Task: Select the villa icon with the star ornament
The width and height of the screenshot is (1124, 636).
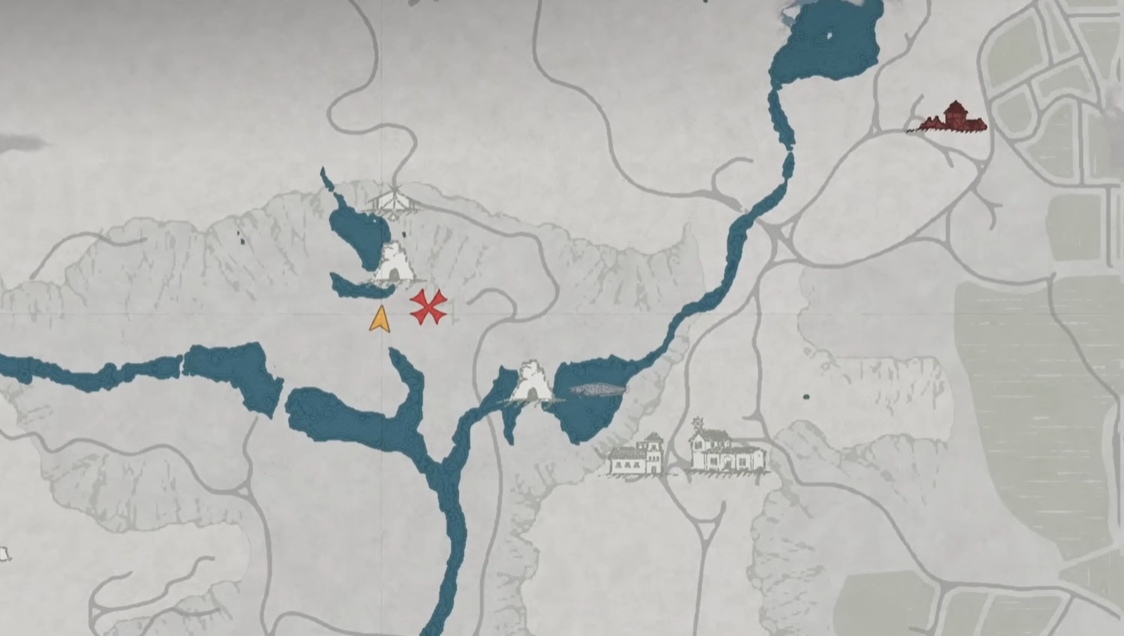Action: 727,450
